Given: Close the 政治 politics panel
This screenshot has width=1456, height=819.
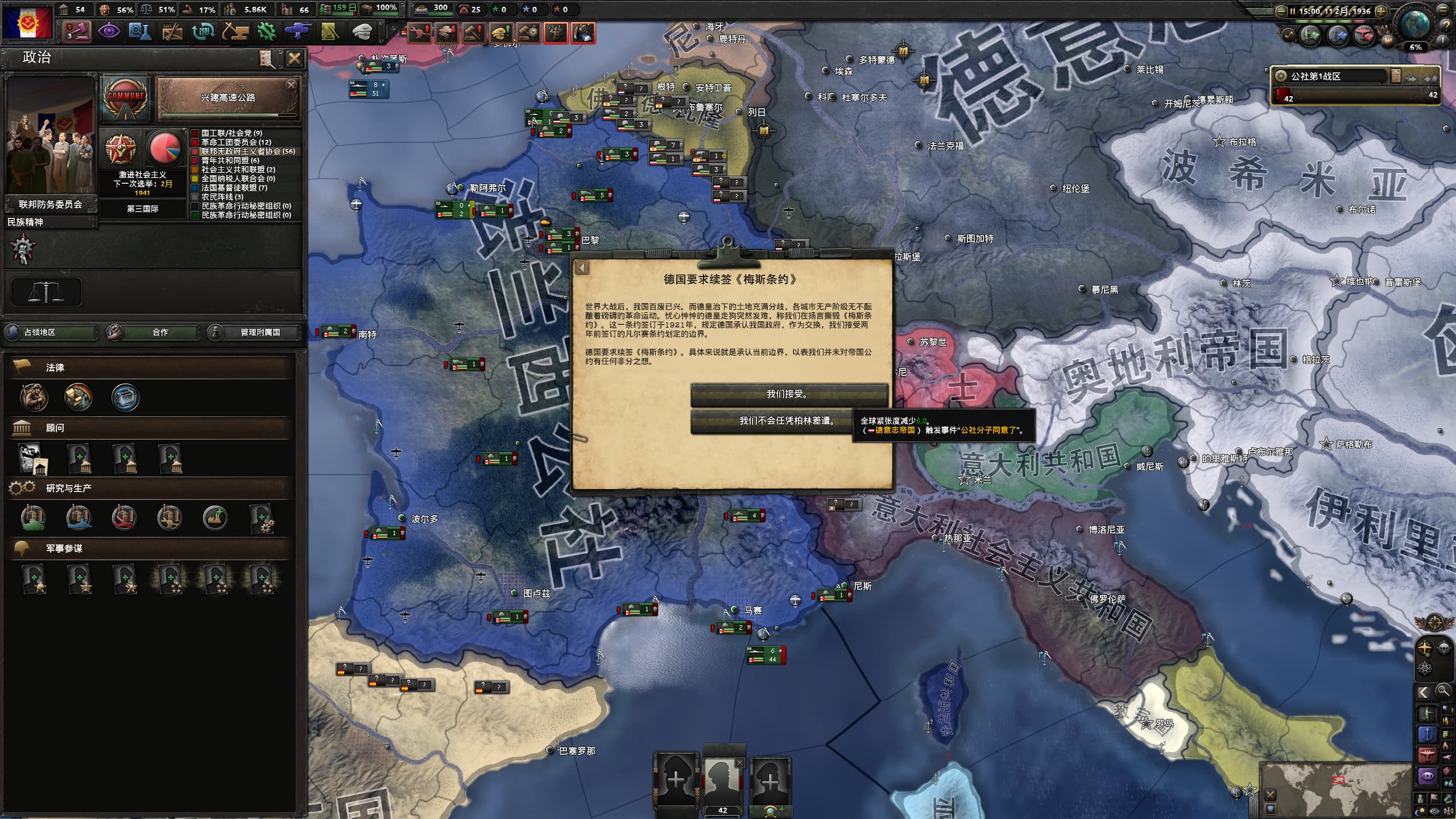Looking at the screenshot, I should coord(295,59).
